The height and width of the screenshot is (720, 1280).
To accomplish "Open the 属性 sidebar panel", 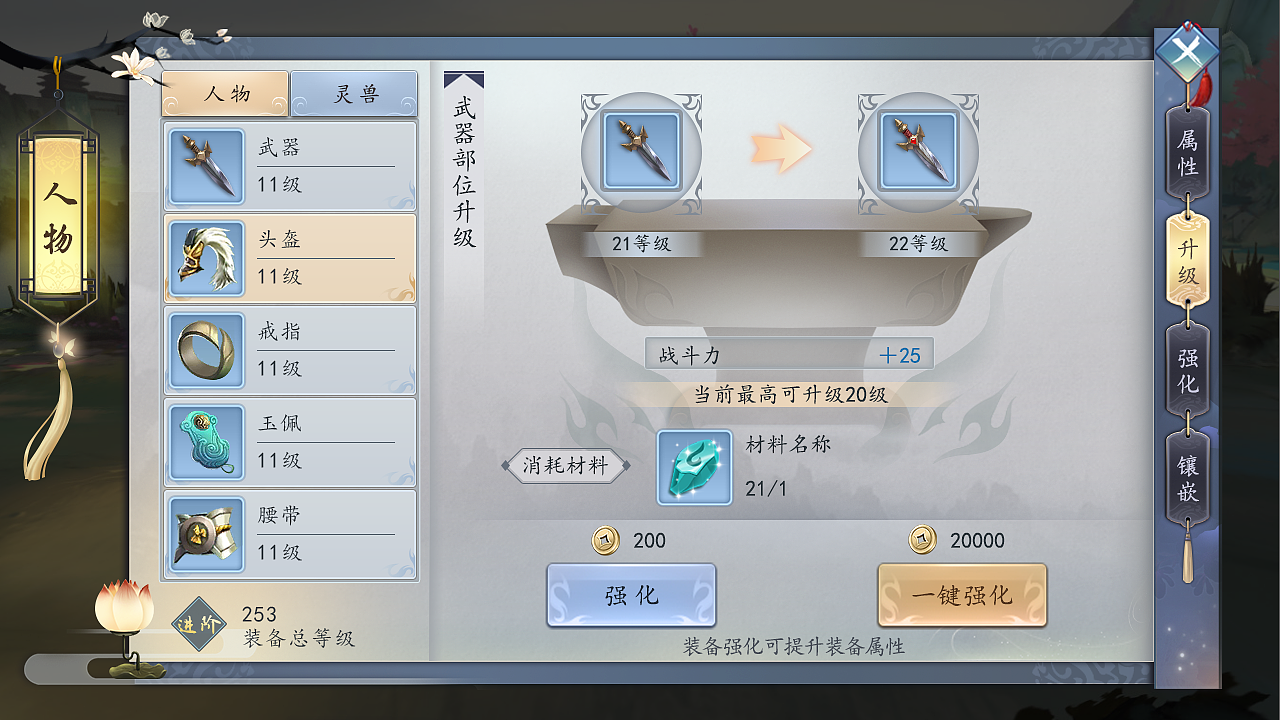I will (x=1186, y=153).
